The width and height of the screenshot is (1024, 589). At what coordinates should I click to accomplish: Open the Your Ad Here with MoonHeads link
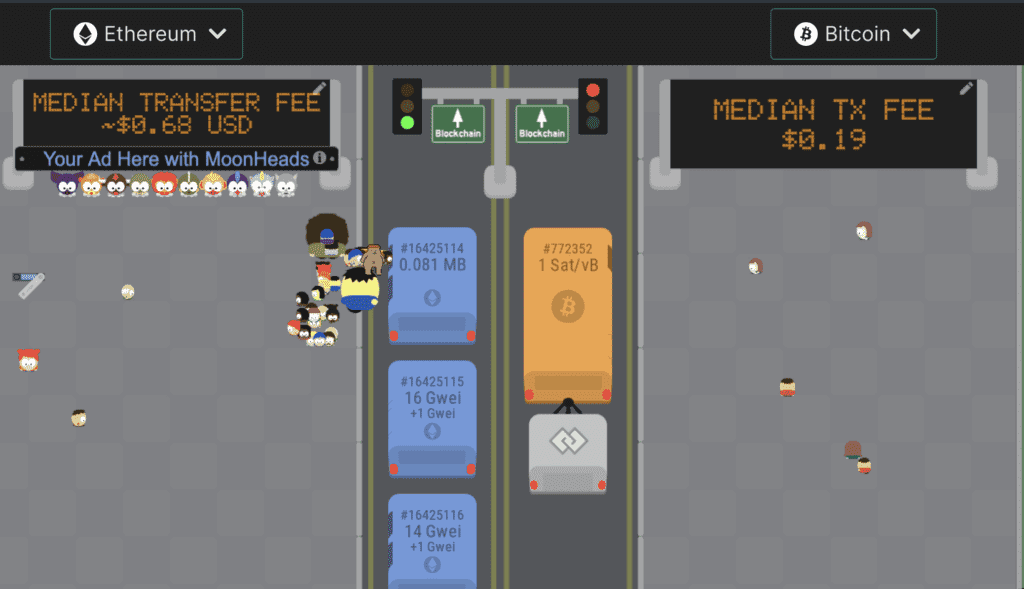tap(176, 158)
